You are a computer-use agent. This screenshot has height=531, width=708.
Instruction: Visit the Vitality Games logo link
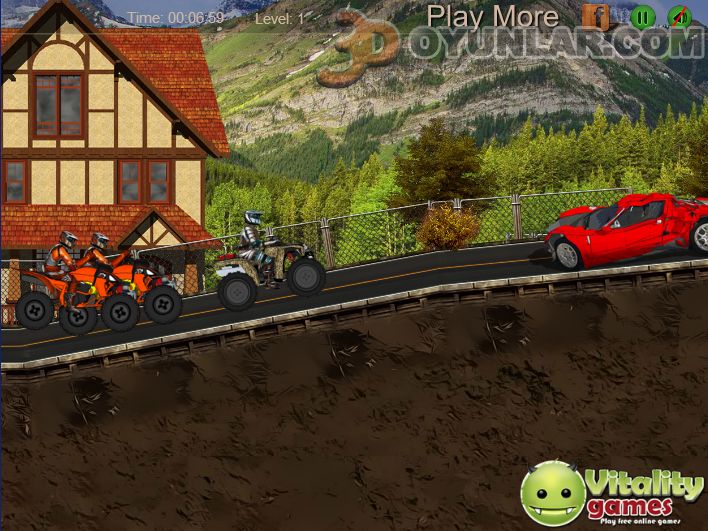[612, 493]
